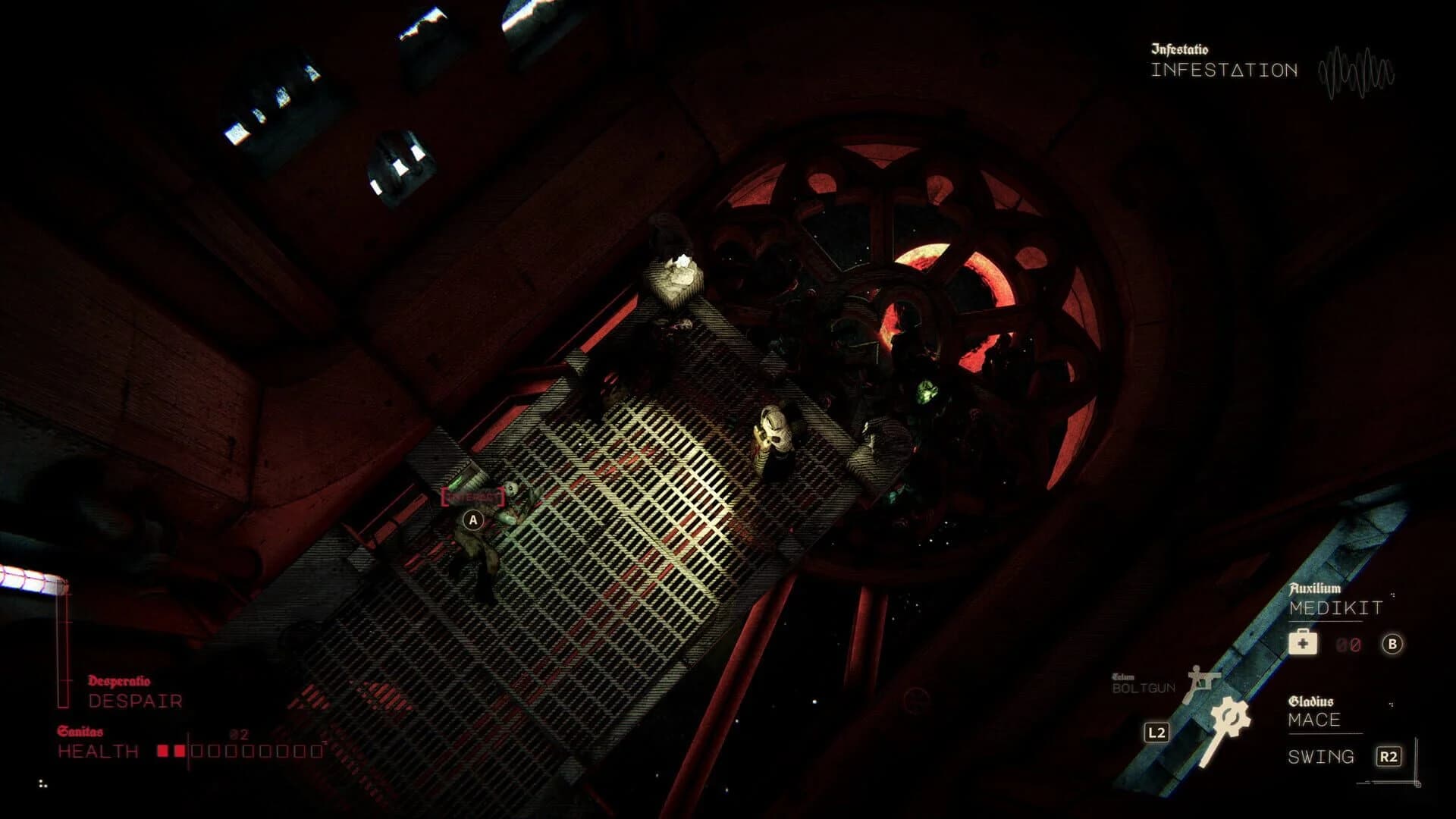Image resolution: width=1456 pixels, height=819 pixels.
Task: Click the red INTERACT prompt text
Action: pyautogui.click(x=472, y=497)
